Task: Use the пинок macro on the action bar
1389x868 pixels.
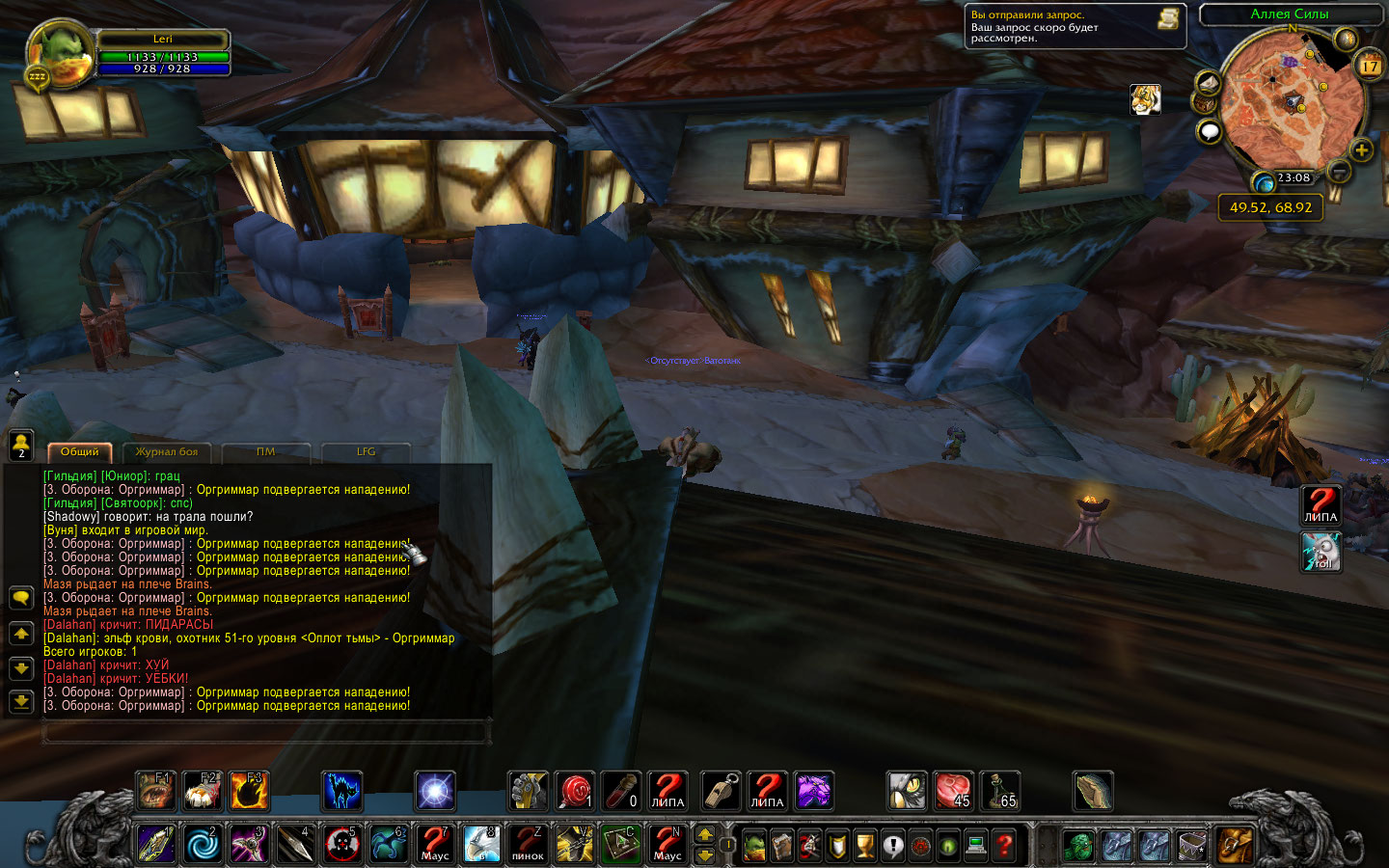Action: click(528, 844)
